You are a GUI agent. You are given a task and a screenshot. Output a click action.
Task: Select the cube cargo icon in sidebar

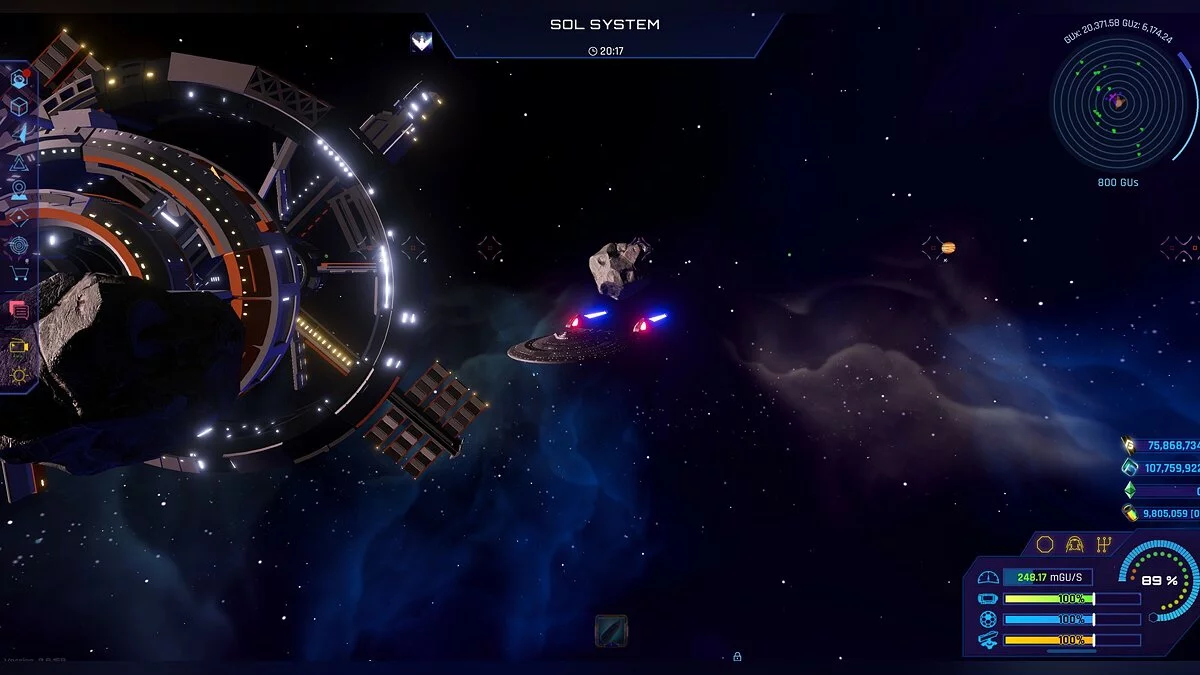18,106
